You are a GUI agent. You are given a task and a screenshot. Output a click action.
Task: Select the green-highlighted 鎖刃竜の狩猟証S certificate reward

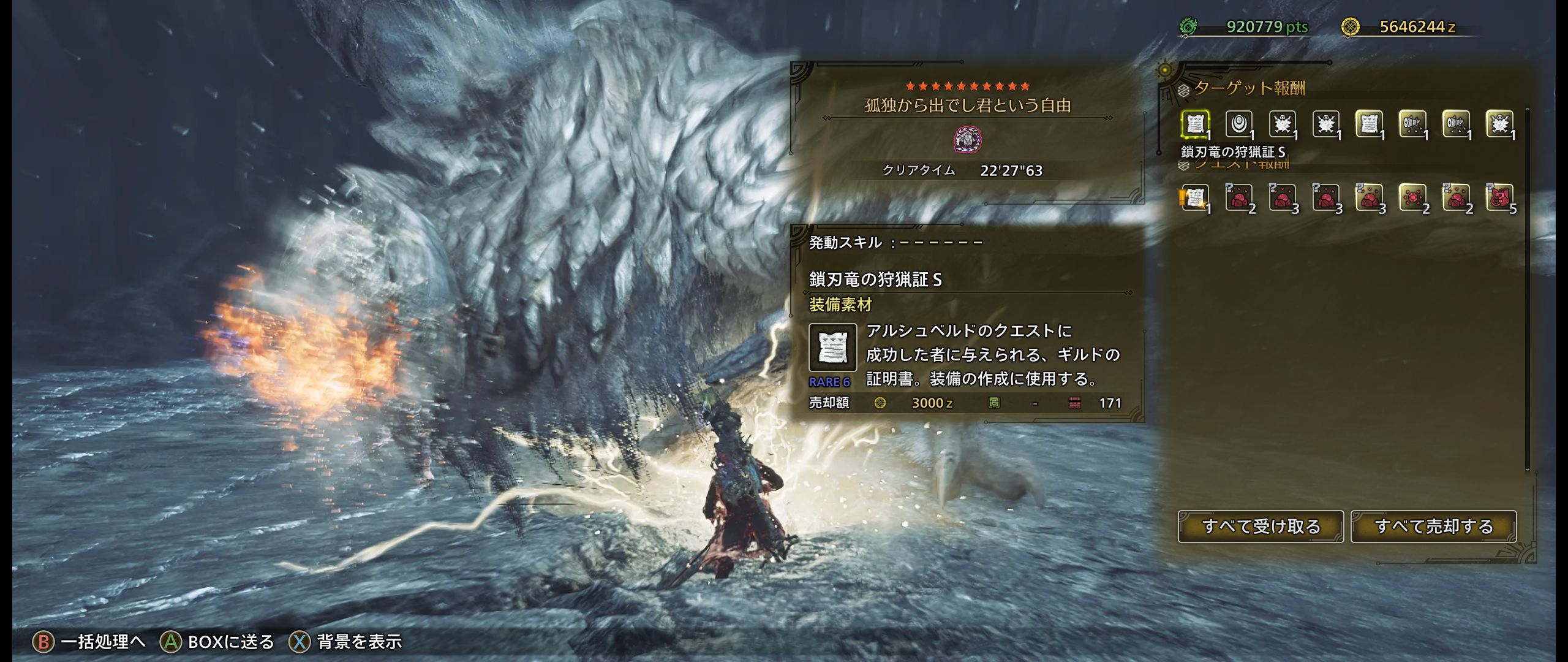[x=1194, y=124]
